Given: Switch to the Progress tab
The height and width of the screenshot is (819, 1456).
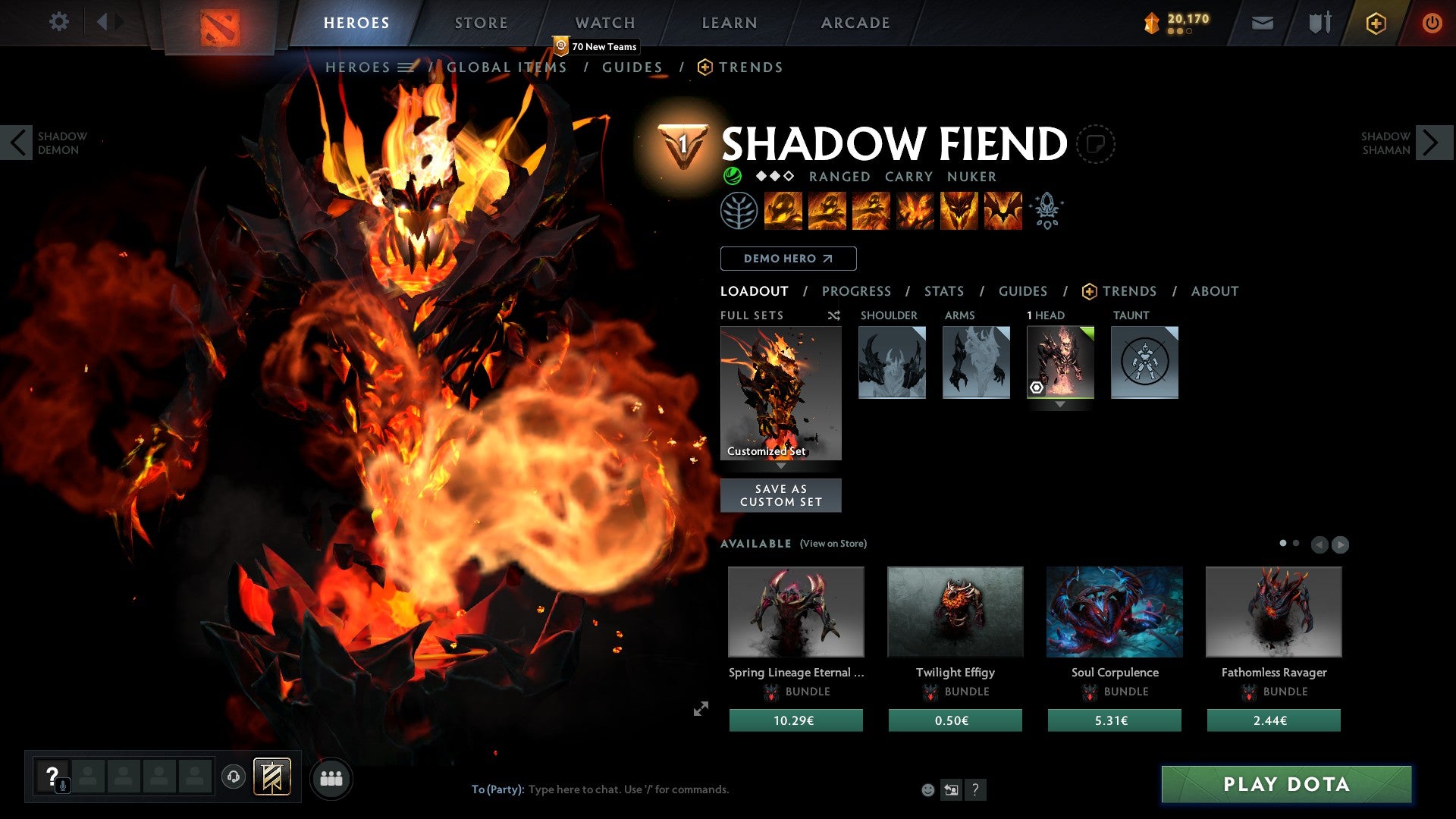Looking at the screenshot, I should [857, 291].
